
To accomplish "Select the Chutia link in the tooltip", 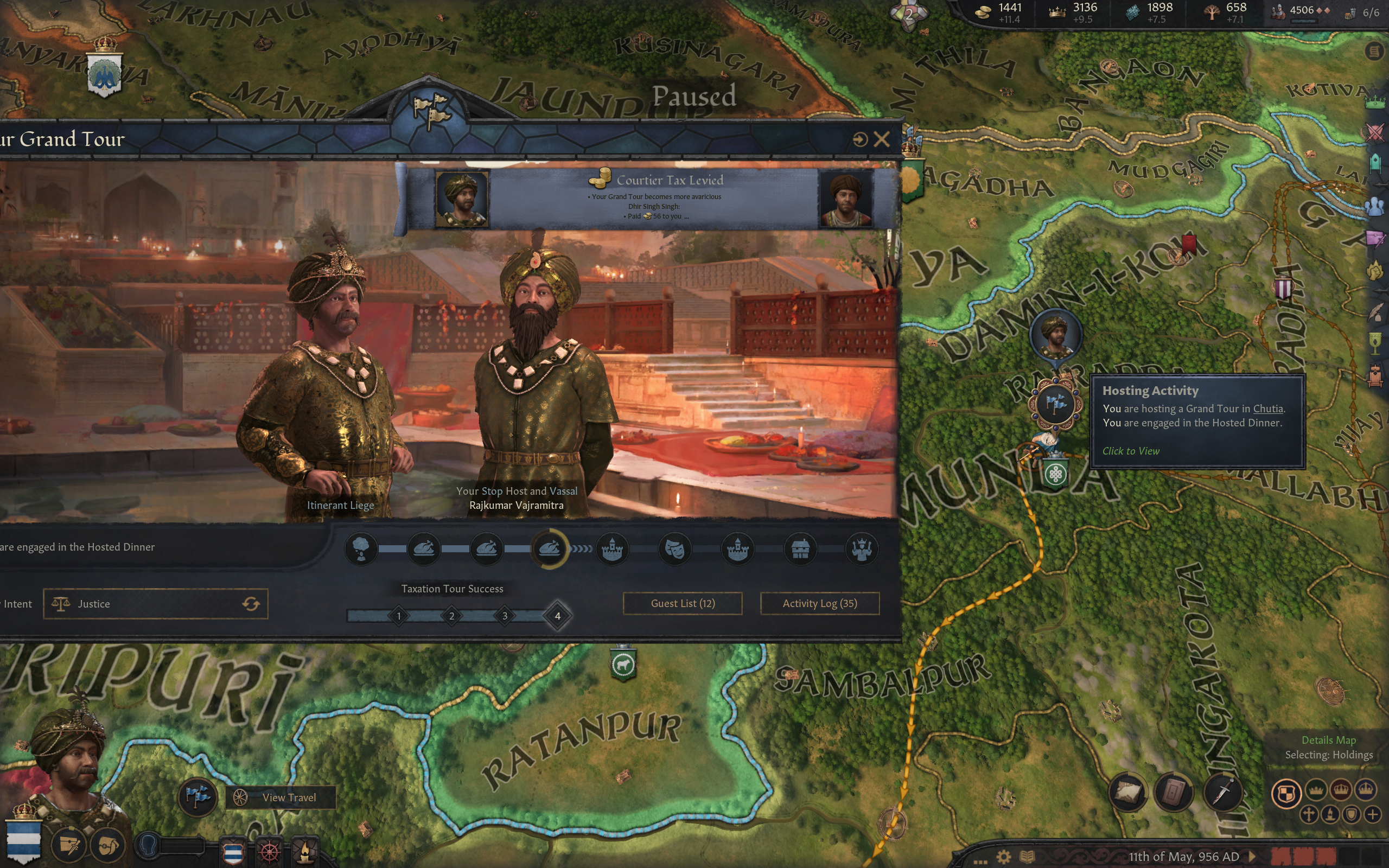I will click(x=1267, y=409).
